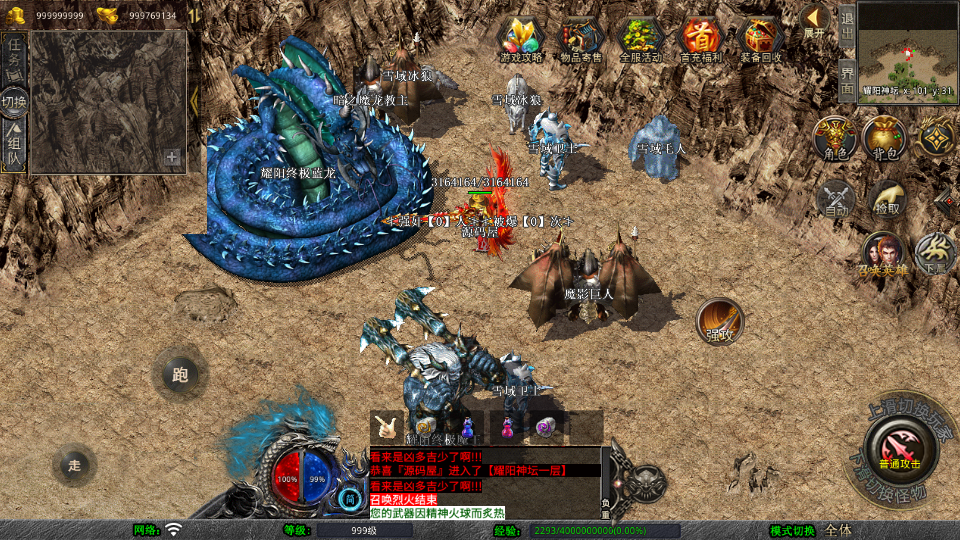Use the 普通攻击 normal attack button

click(900, 447)
